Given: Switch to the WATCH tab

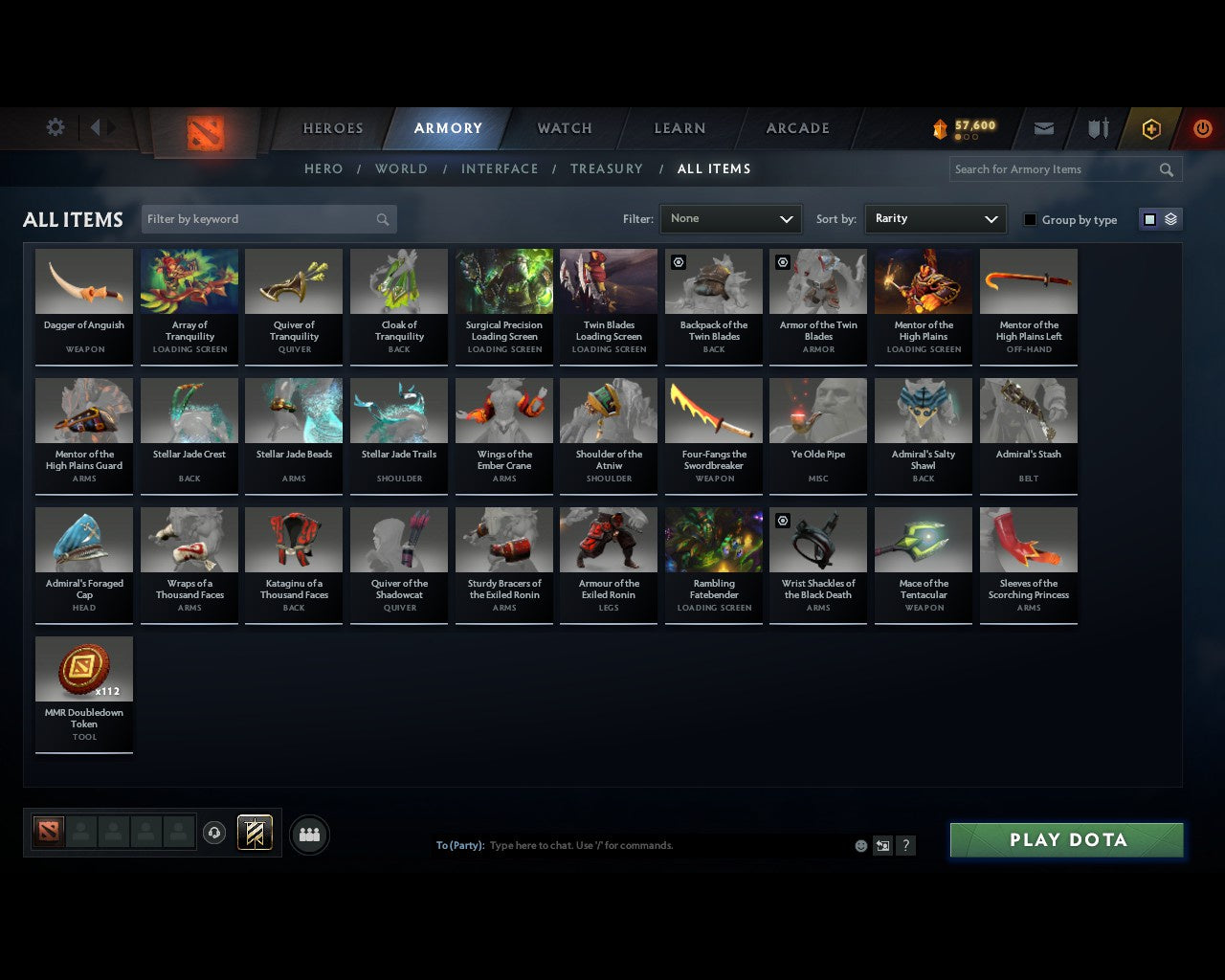Looking at the screenshot, I should coord(564,127).
